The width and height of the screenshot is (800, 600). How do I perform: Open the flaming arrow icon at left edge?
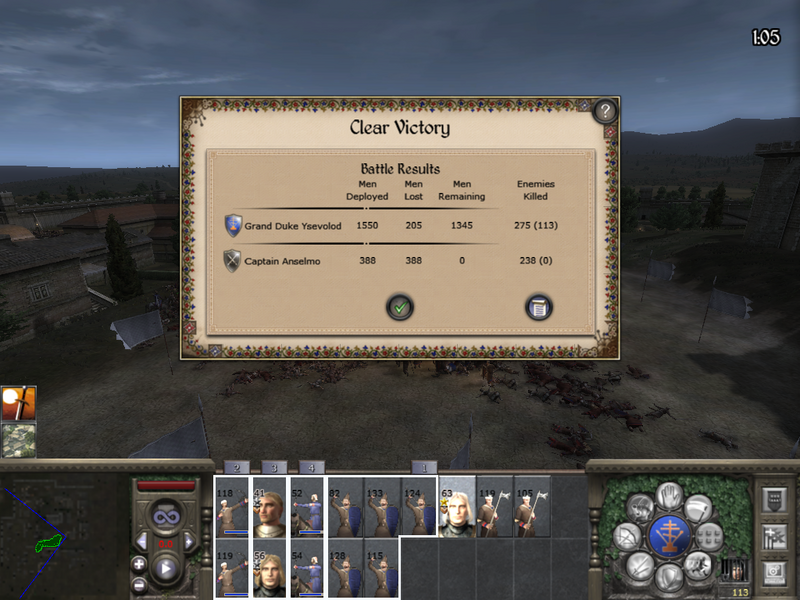click(19, 403)
